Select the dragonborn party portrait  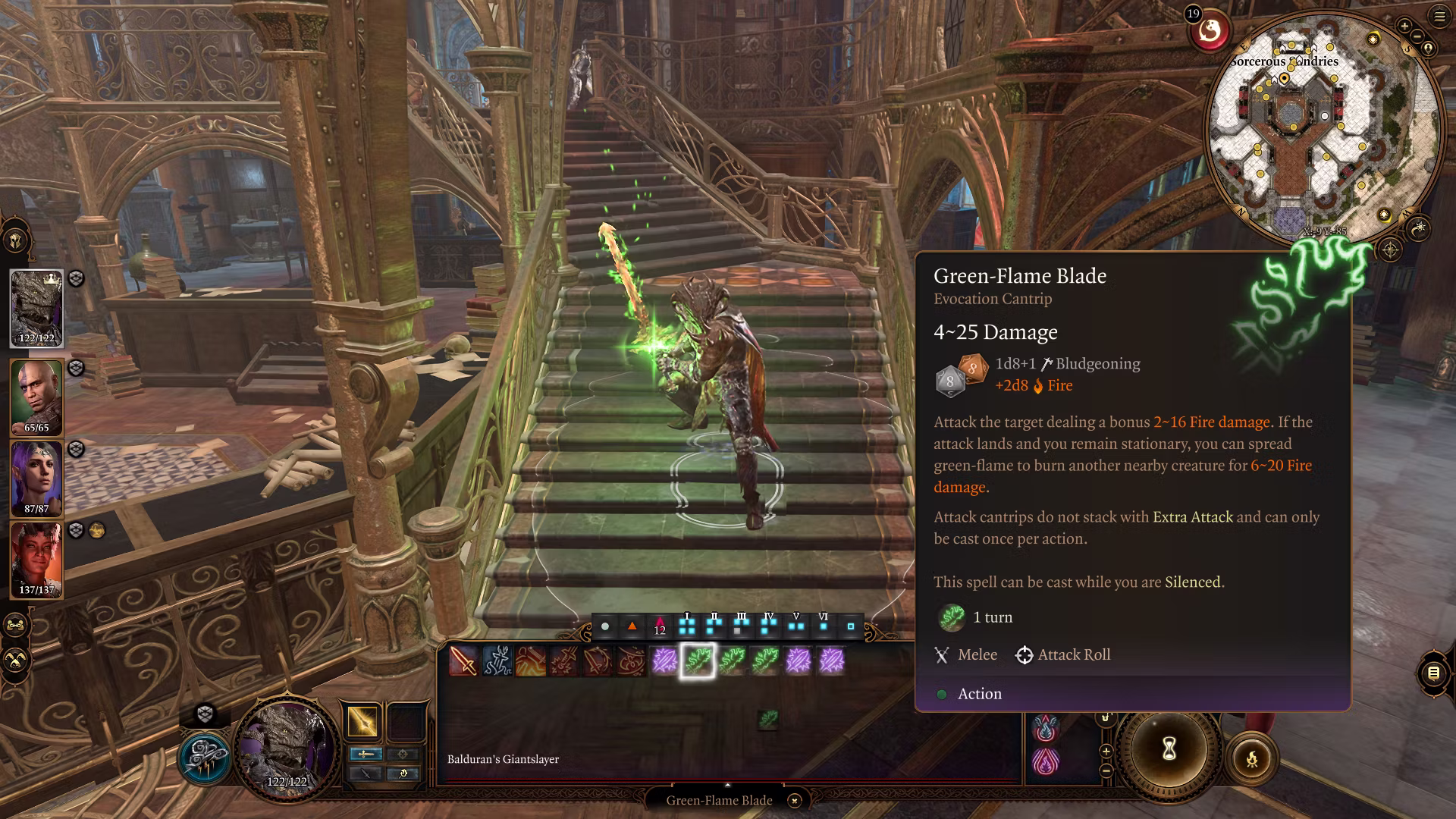click(36, 309)
